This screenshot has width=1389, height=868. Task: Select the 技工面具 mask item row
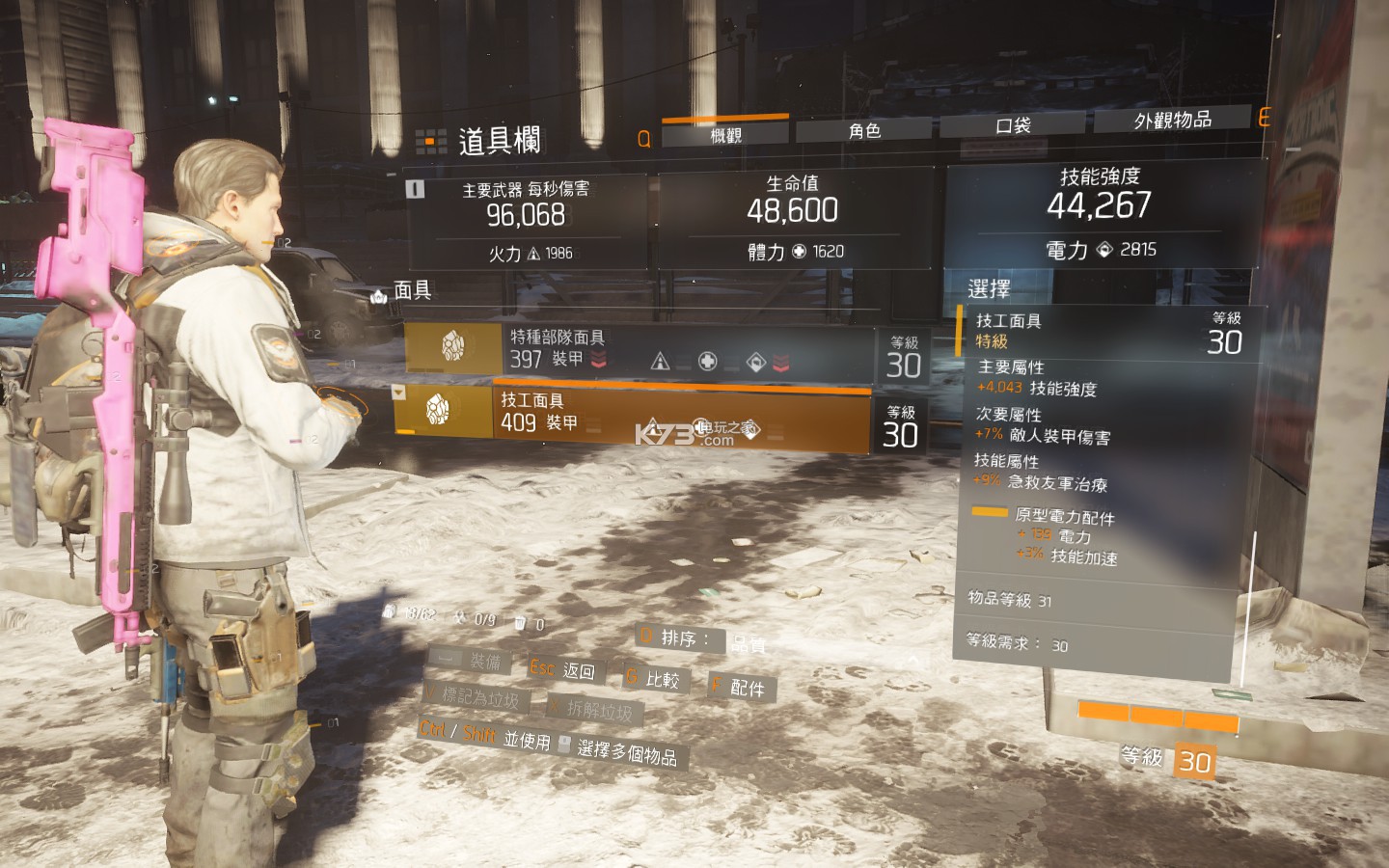point(633,414)
